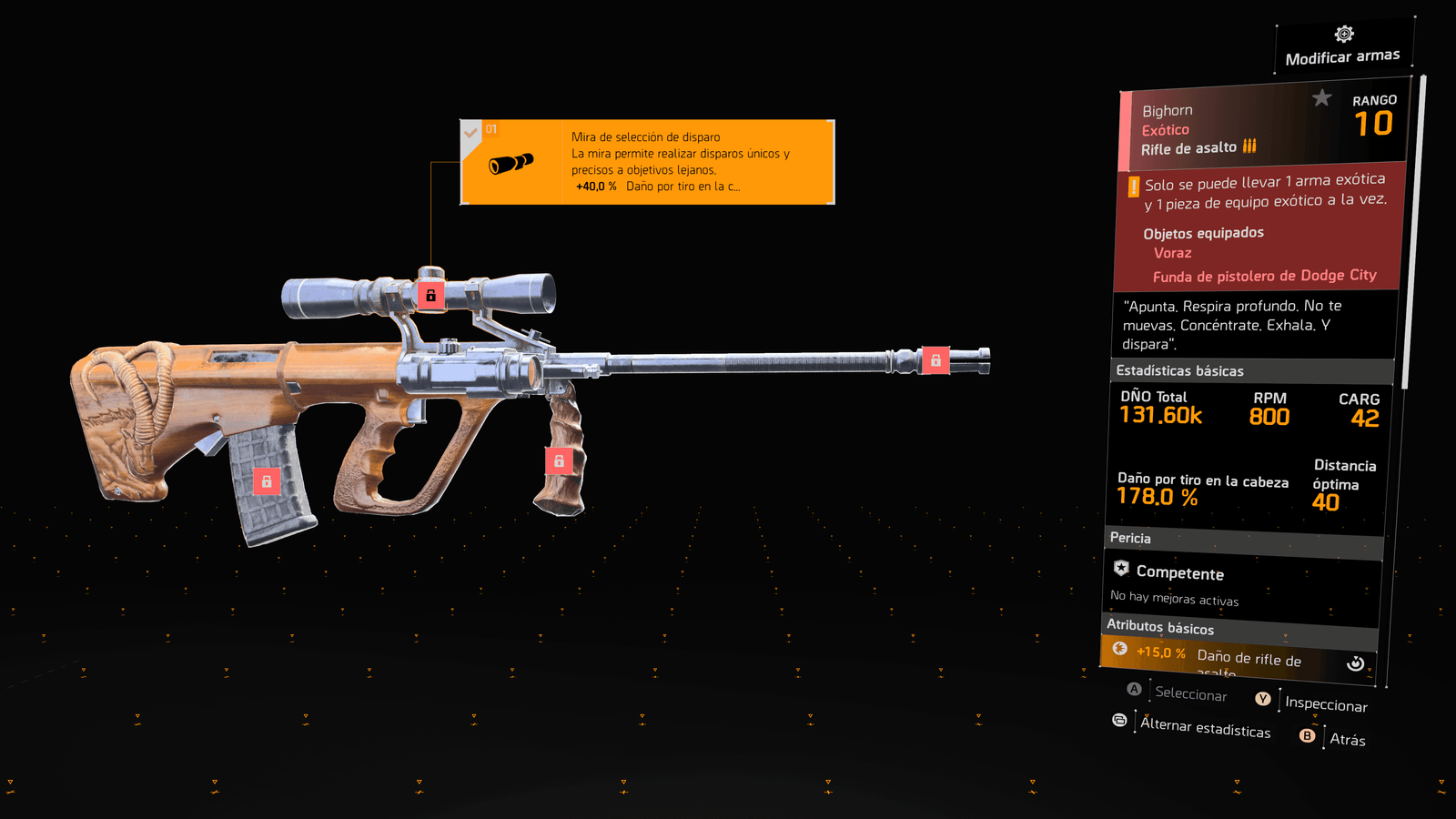Activate Alternar estadísticas
Viewport: 1456px width, 819px height.
coord(1205,727)
